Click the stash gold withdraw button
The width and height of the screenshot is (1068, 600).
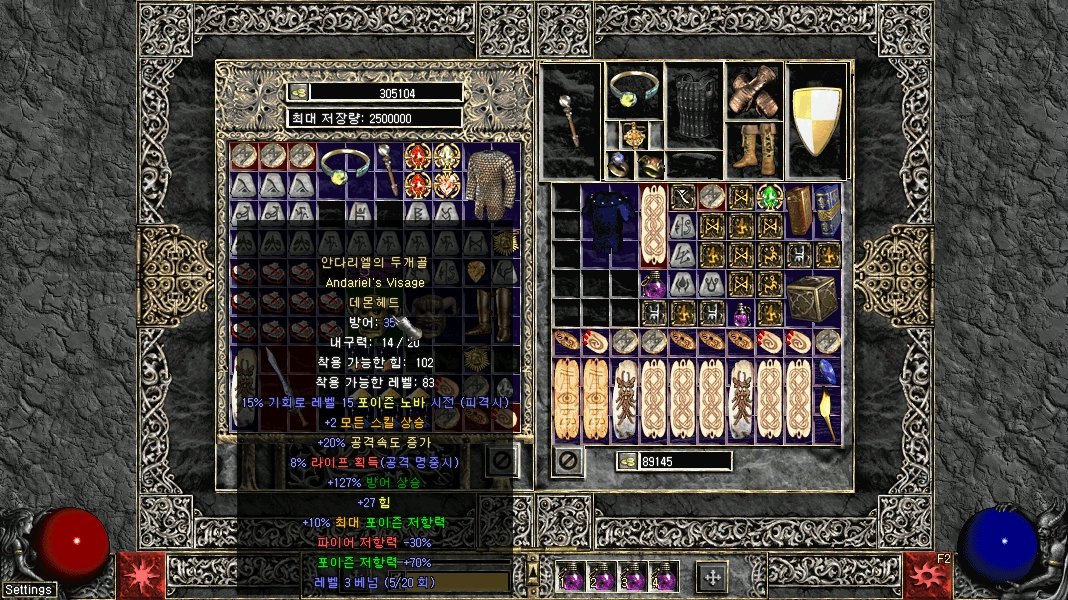(x=298, y=92)
